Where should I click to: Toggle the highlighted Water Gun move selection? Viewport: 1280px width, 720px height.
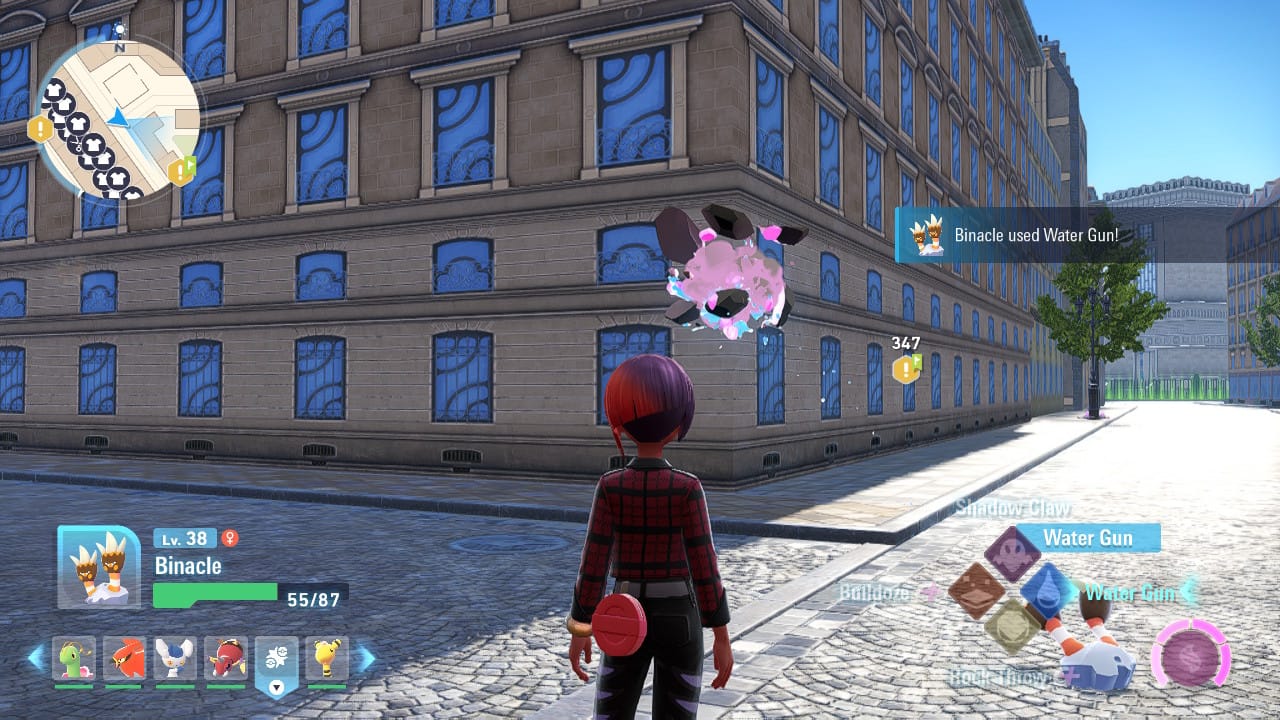1089,537
